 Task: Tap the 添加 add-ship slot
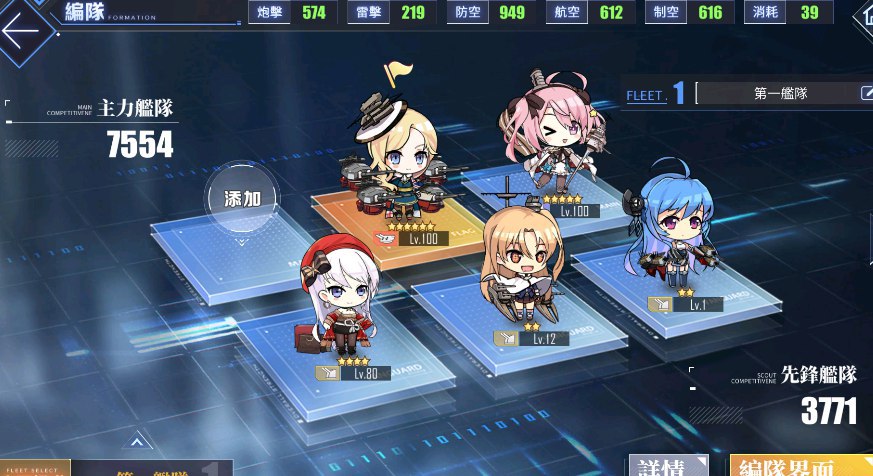tap(242, 198)
